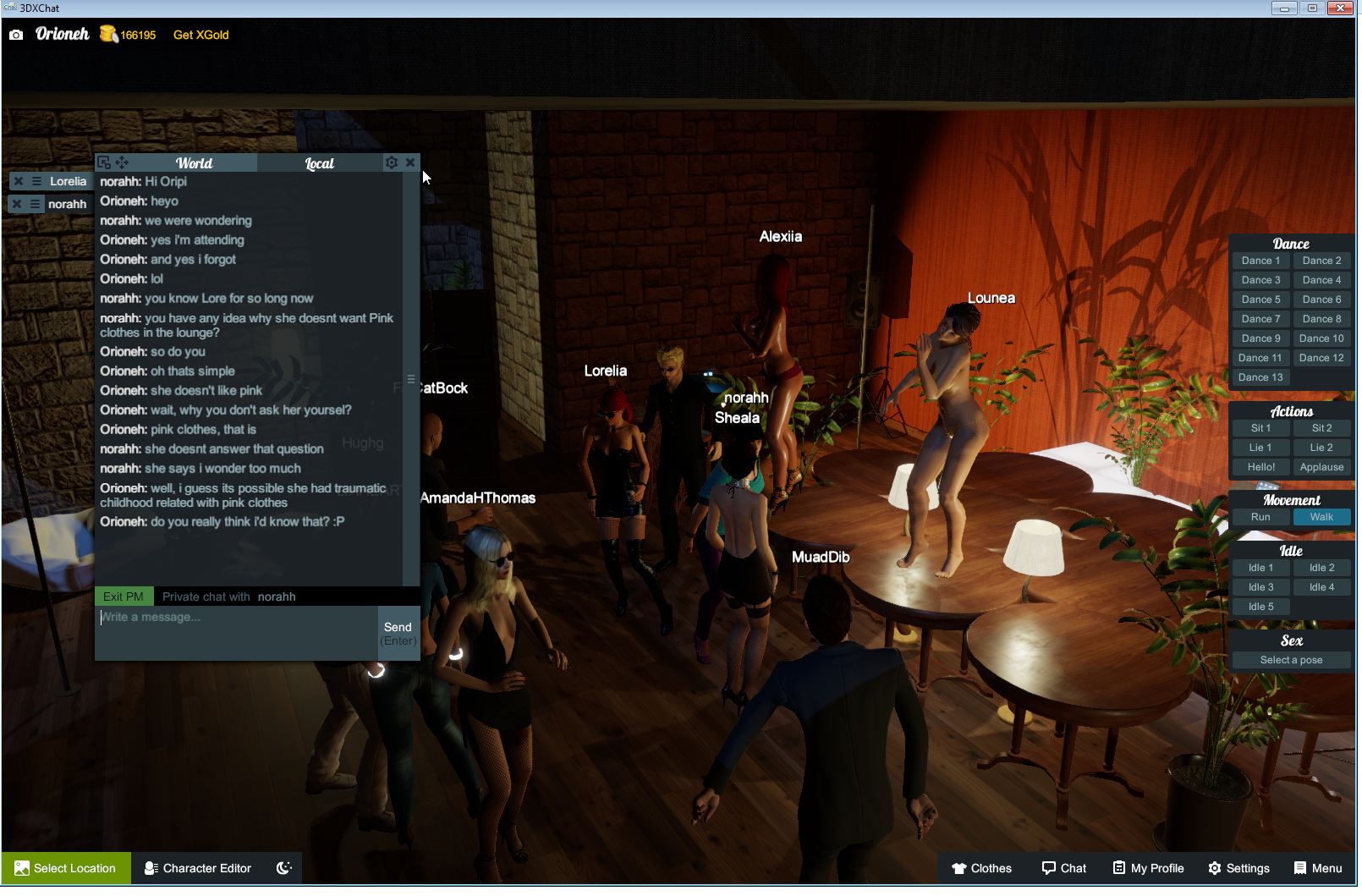Switch to the World chat tab
This screenshot has height=896, width=1362.
coord(192,162)
